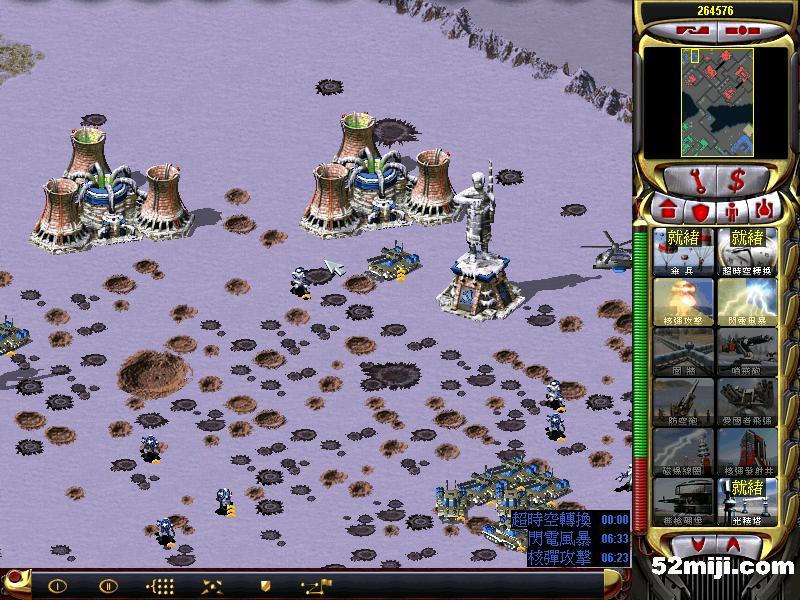Activate the wrench repair button
This screenshot has height=600, width=800.
[688, 181]
